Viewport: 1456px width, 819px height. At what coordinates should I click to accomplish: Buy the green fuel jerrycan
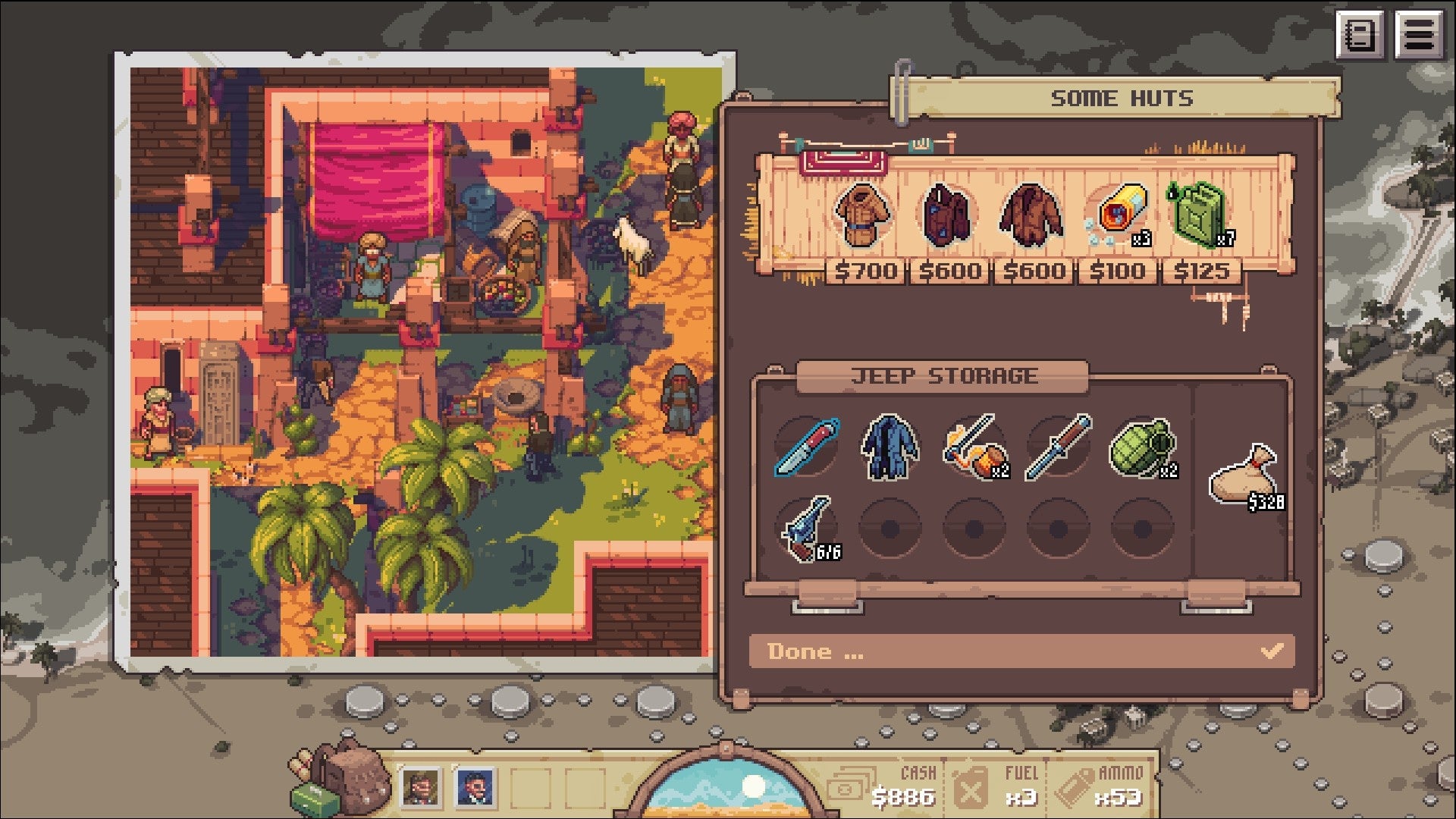coord(1199,215)
